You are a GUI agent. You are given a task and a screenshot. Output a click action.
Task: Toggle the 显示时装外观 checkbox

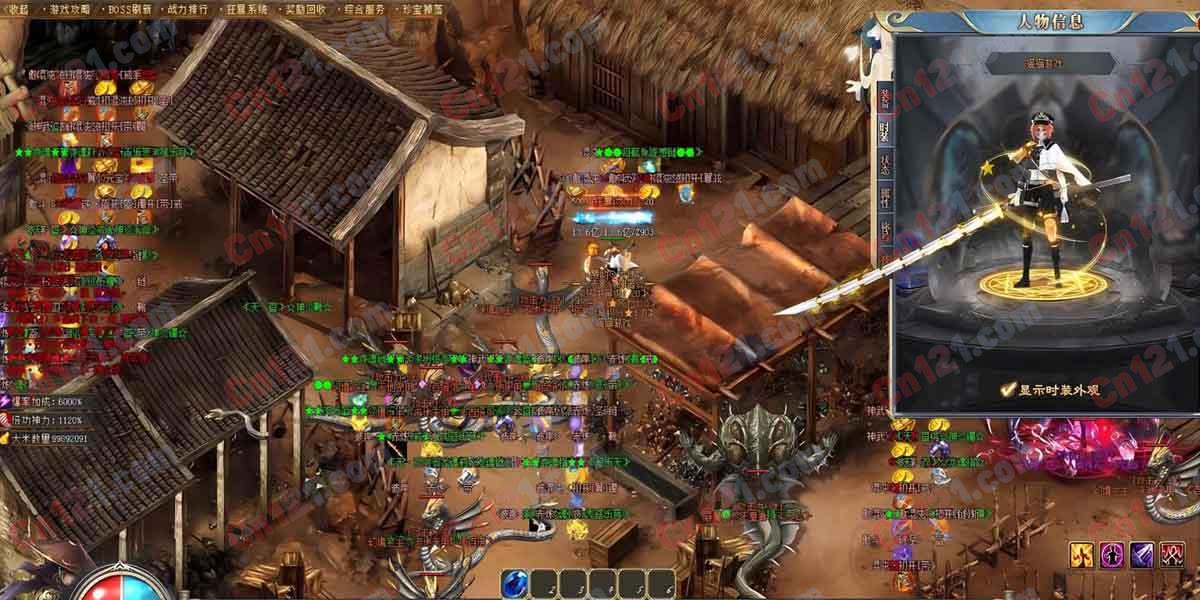coord(1009,390)
